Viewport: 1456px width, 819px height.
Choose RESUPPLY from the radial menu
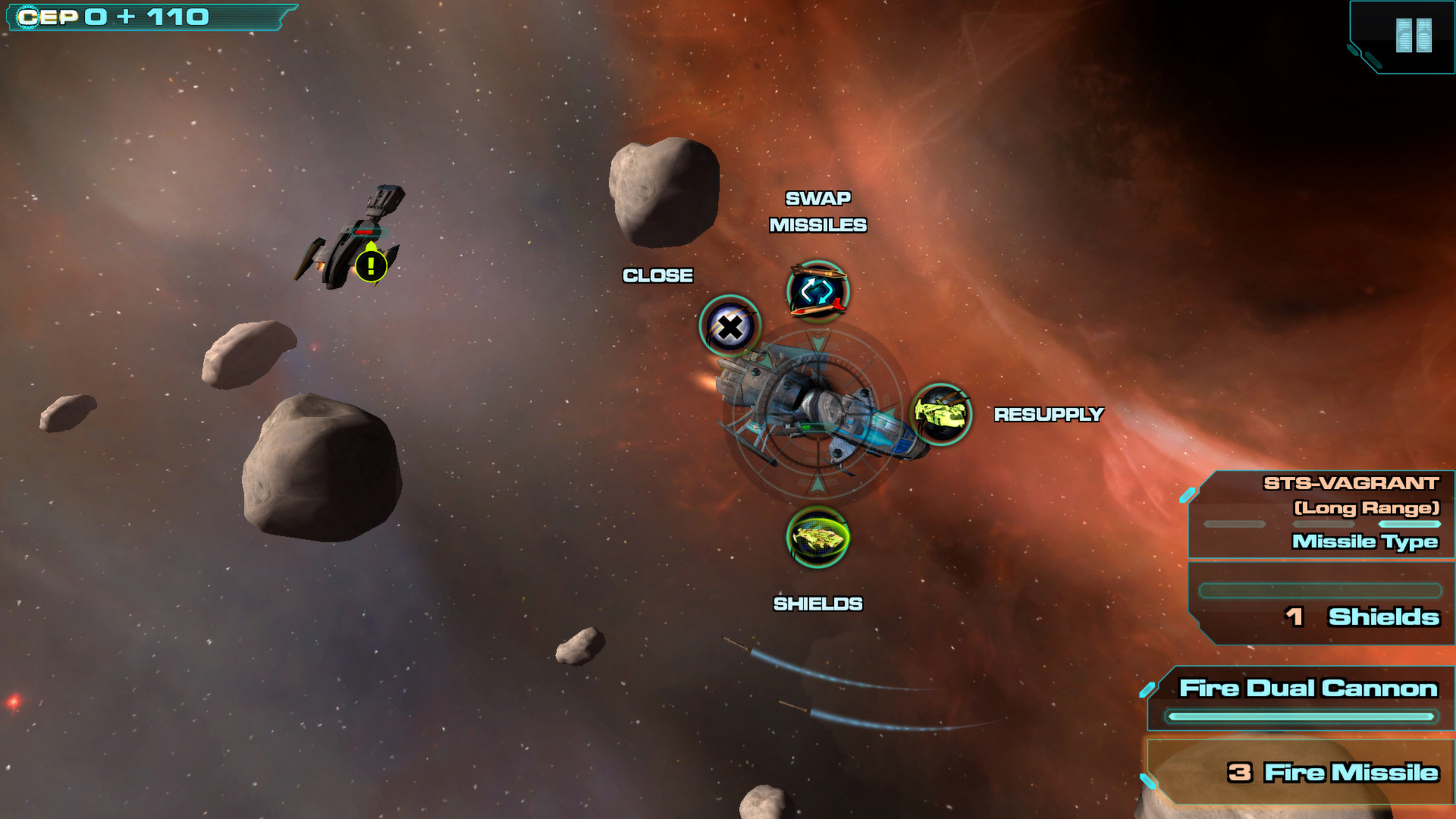point(1049,414)
